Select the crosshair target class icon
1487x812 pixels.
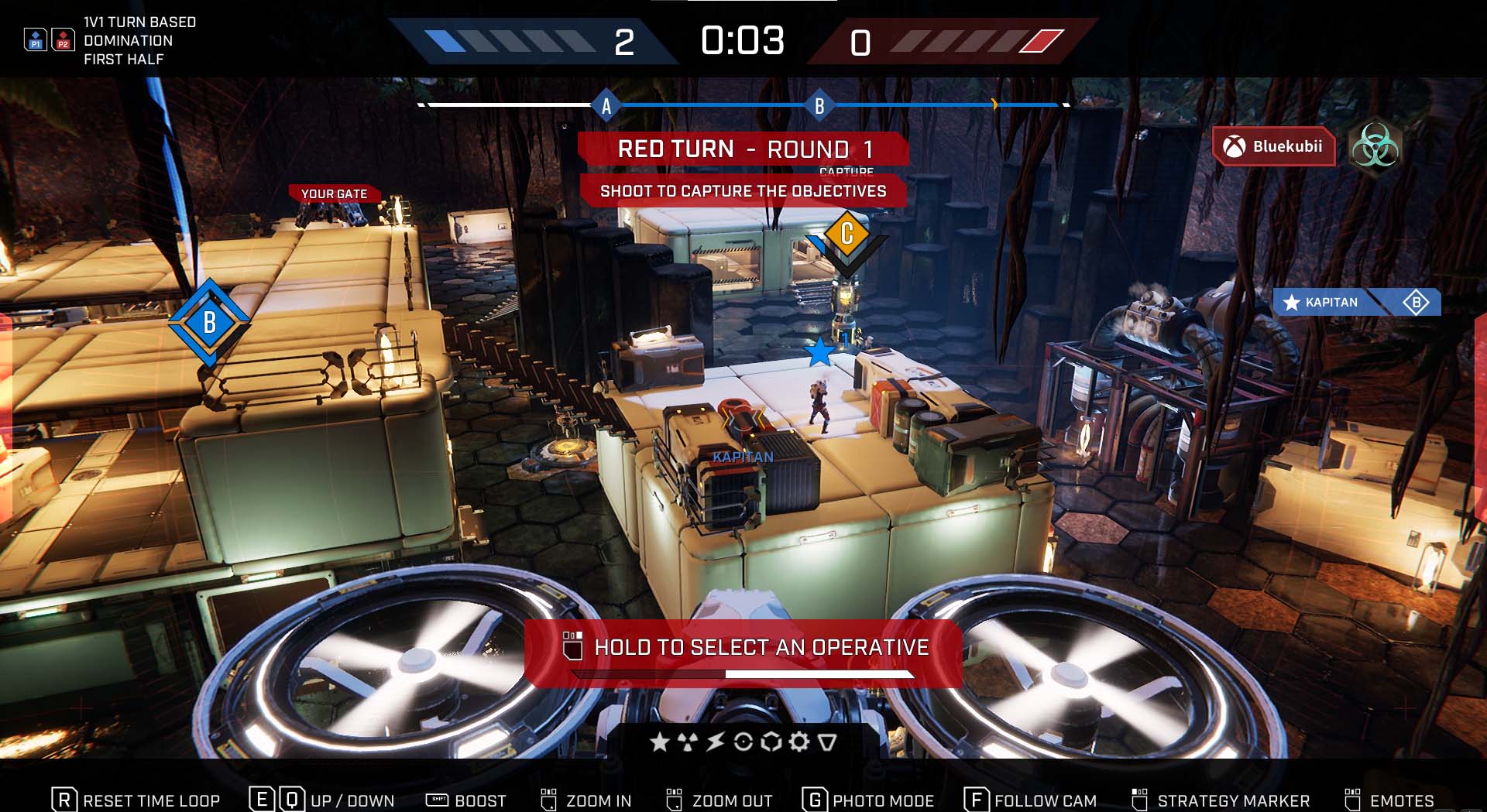point(743,742)
